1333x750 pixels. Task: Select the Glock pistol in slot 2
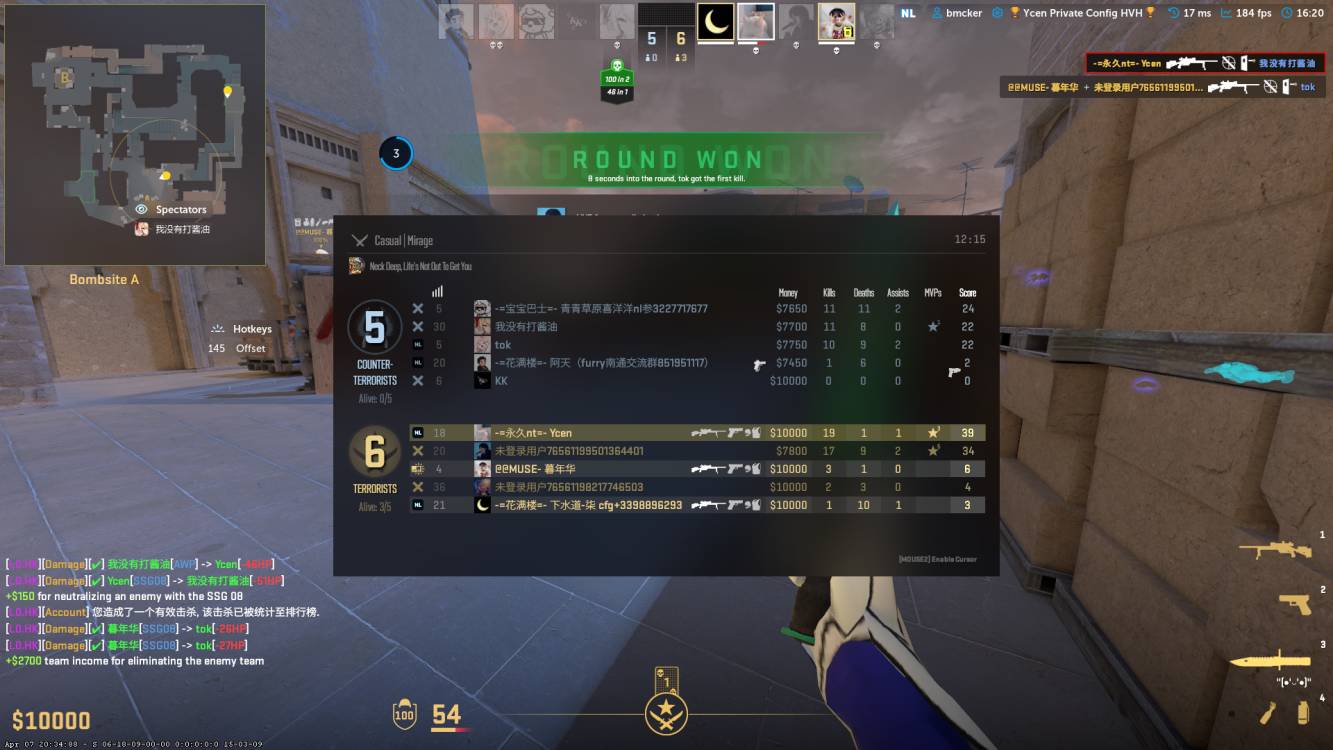pyautogui.click(x=1294, y=603)
